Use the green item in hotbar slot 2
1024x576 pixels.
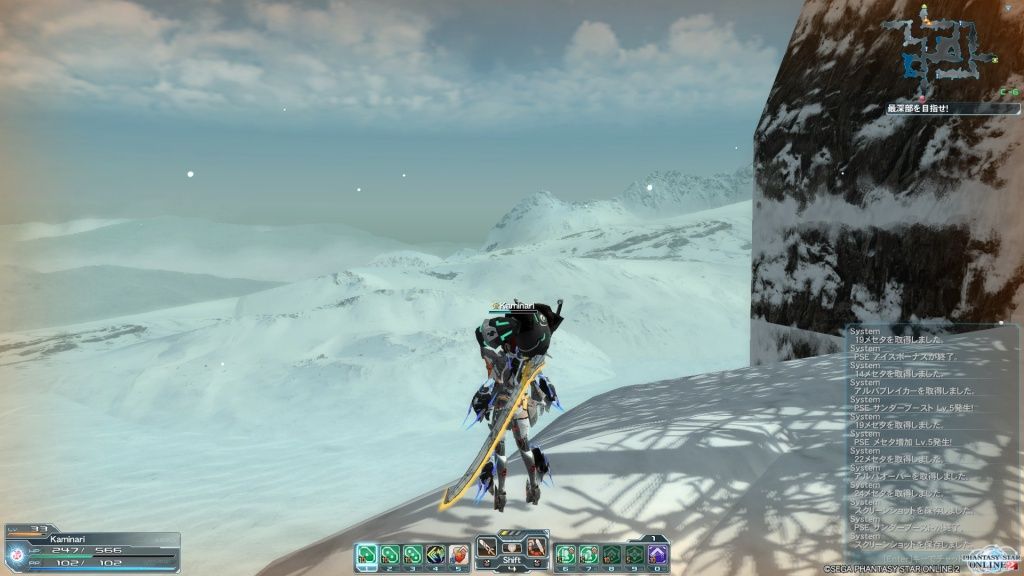[x=390, y=553]
